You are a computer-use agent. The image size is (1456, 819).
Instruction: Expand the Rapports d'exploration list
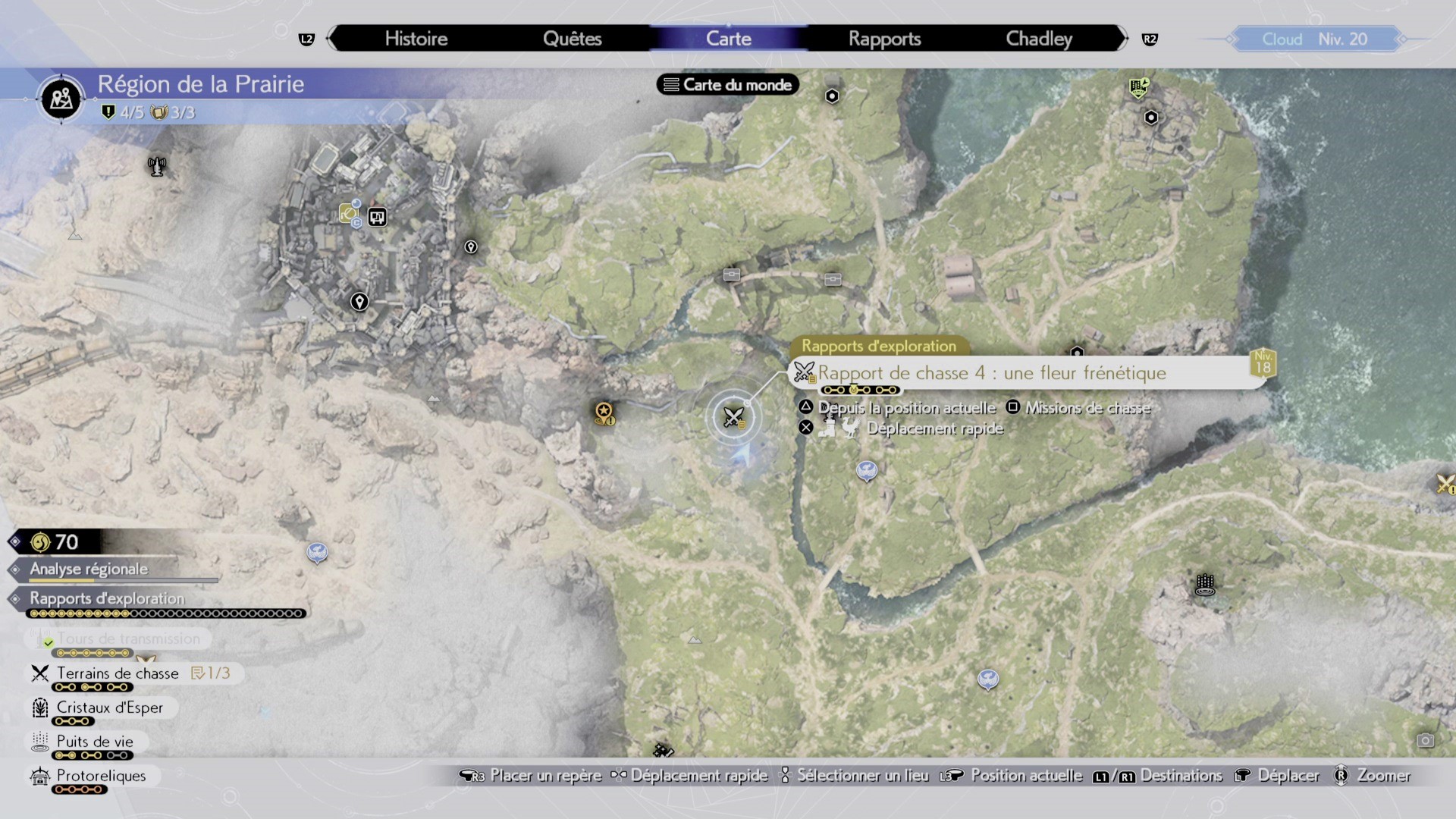coord(105,599)
